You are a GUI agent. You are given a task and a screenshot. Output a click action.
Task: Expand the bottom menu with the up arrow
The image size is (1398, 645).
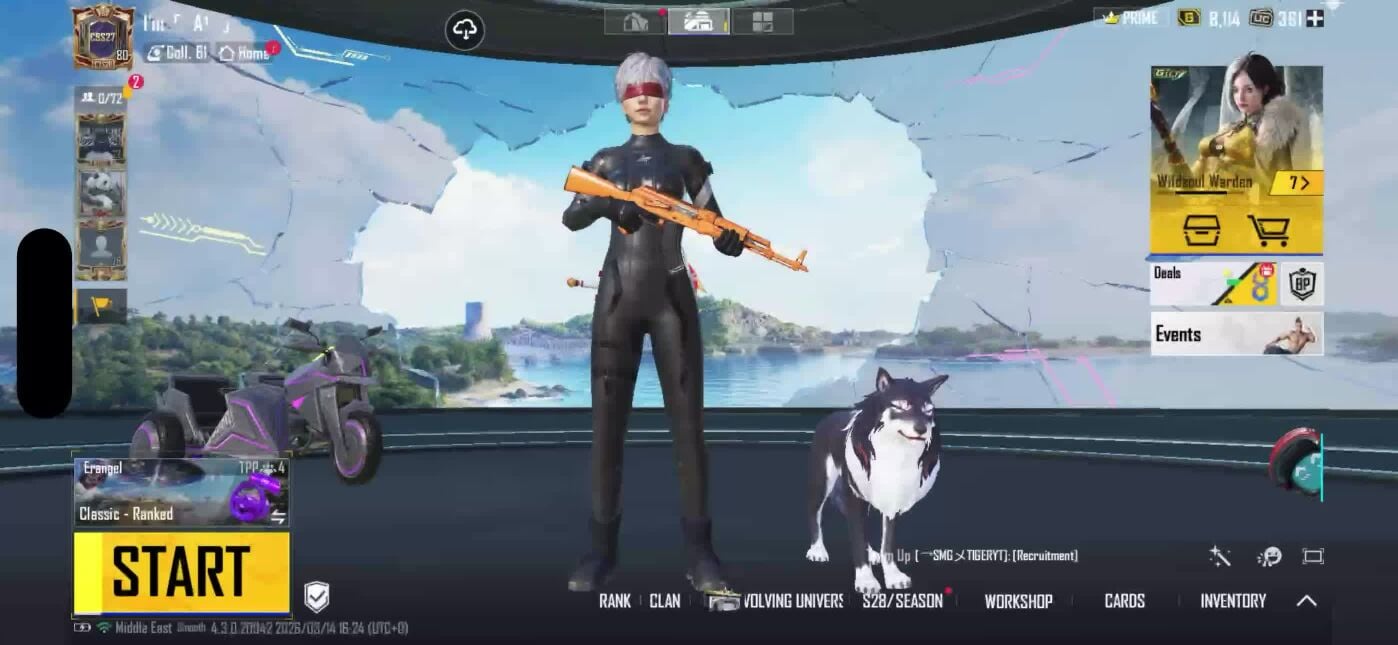(x=1306, y=601)
